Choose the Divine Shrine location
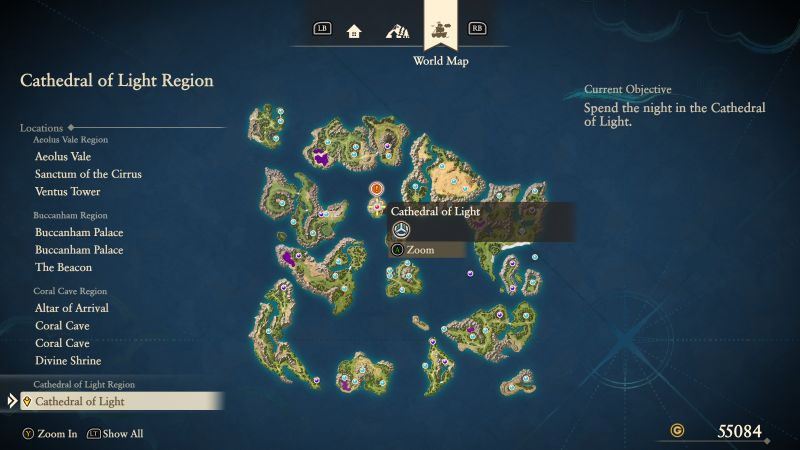This screenshot has height=450, width=800. 68,361
